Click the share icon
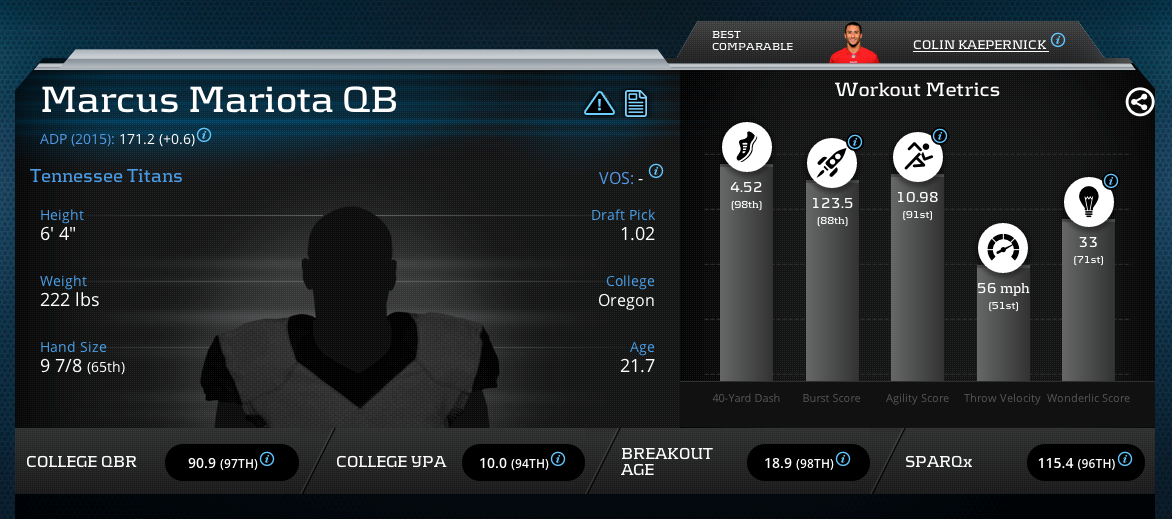The width and height of the screenshot is (1172, 519). coord(1140,102)
